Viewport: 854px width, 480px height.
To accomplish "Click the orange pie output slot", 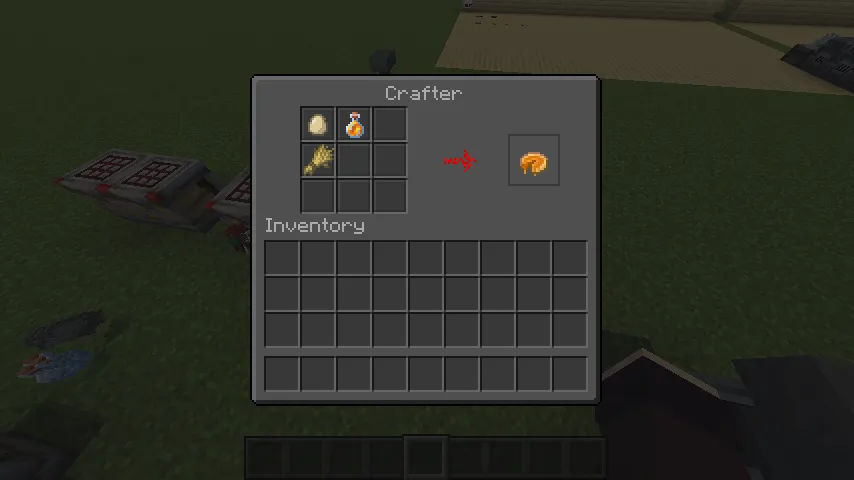I will coord(533,161).
